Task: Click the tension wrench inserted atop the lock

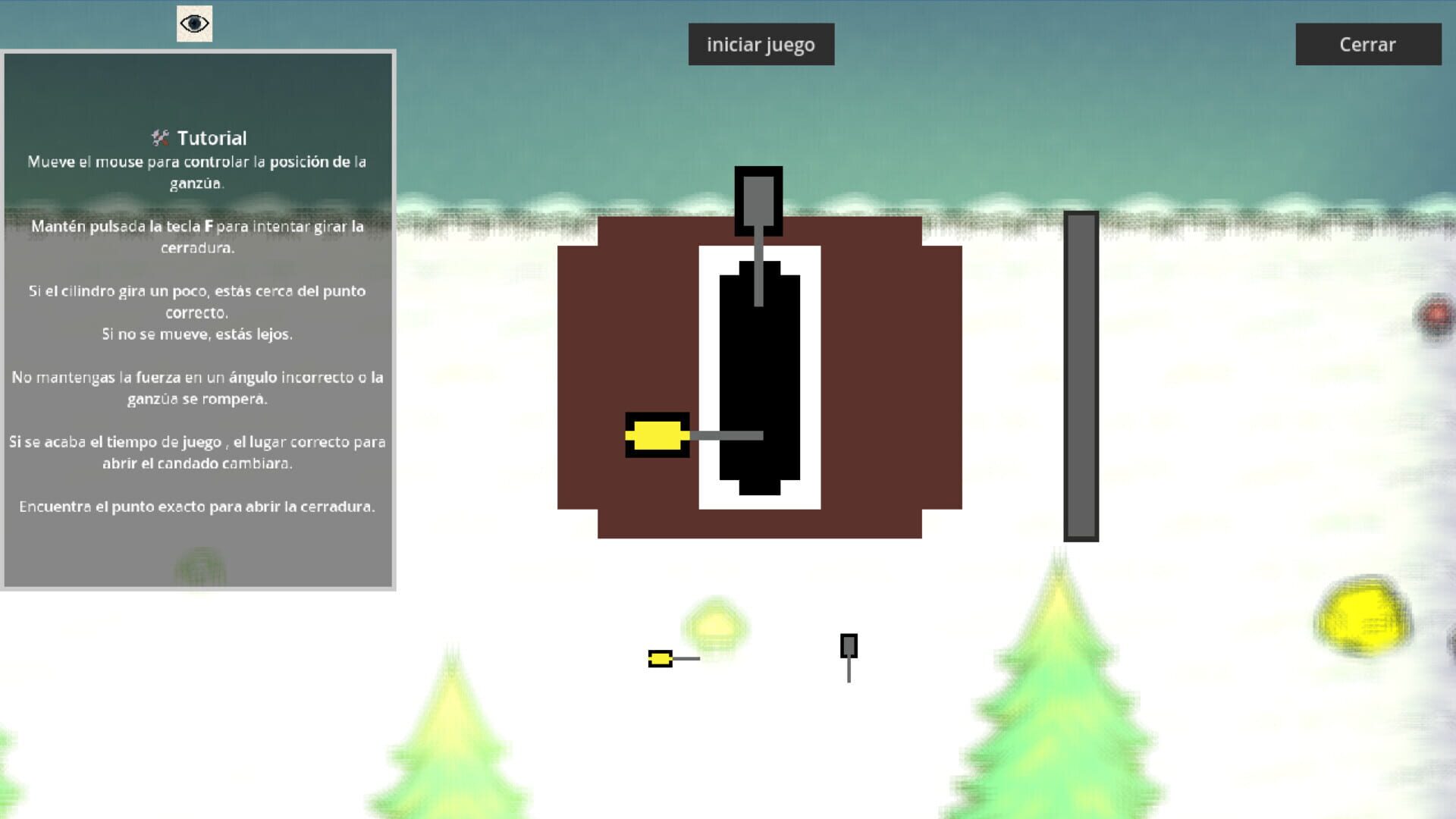Action: coord(758,201)
